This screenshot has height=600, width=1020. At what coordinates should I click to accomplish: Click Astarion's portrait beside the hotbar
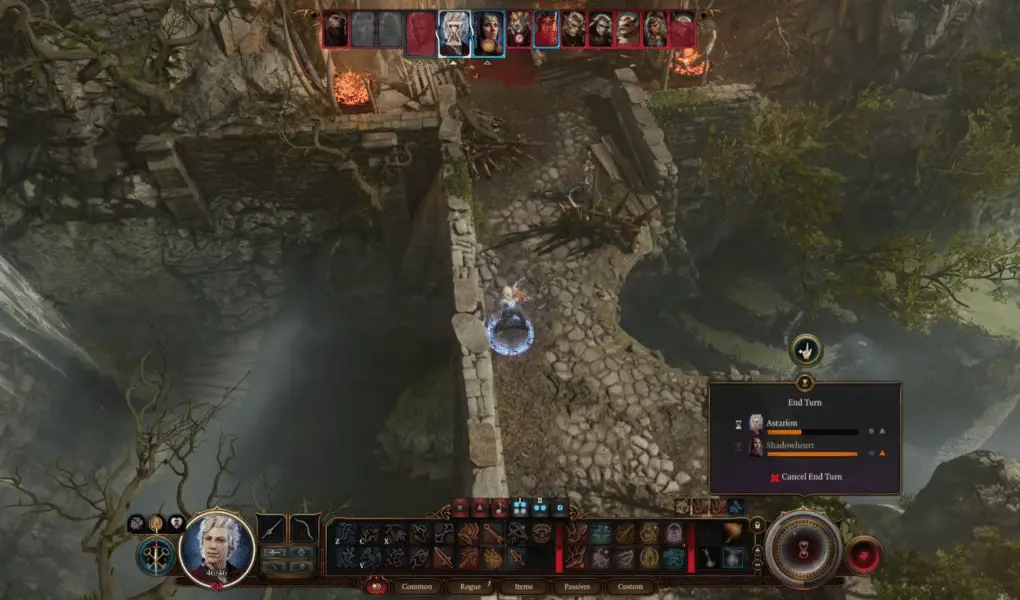217,547
